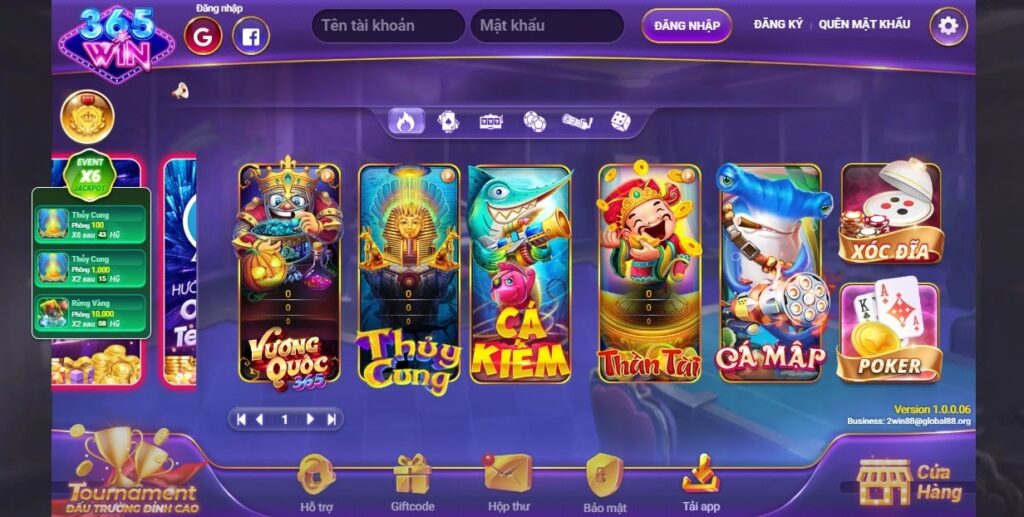Open the Hỗ trợ support button
This screenshot has width=1024, height=517.
316,482
